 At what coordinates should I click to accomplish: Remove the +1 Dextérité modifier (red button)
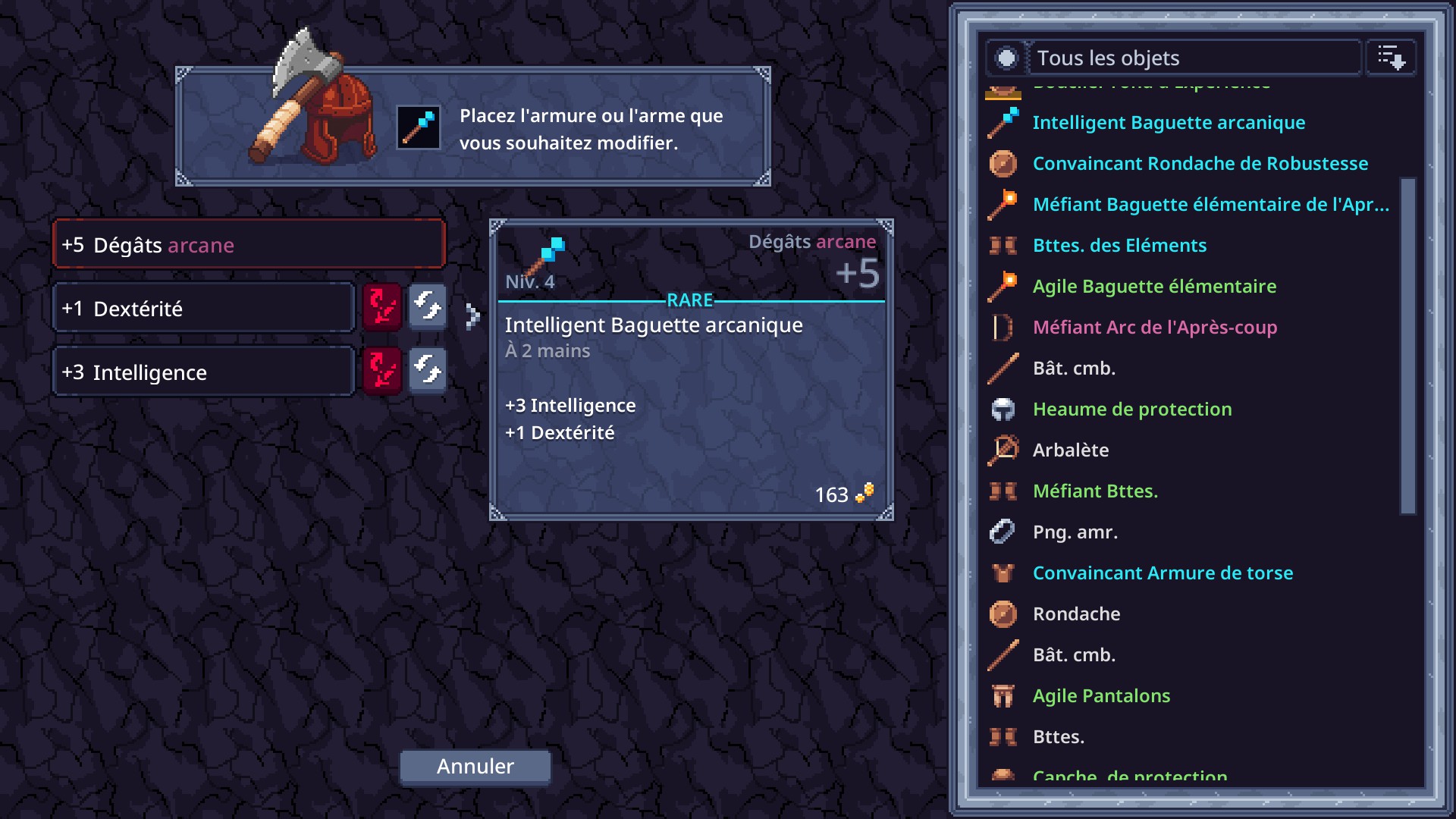[382, 308]
